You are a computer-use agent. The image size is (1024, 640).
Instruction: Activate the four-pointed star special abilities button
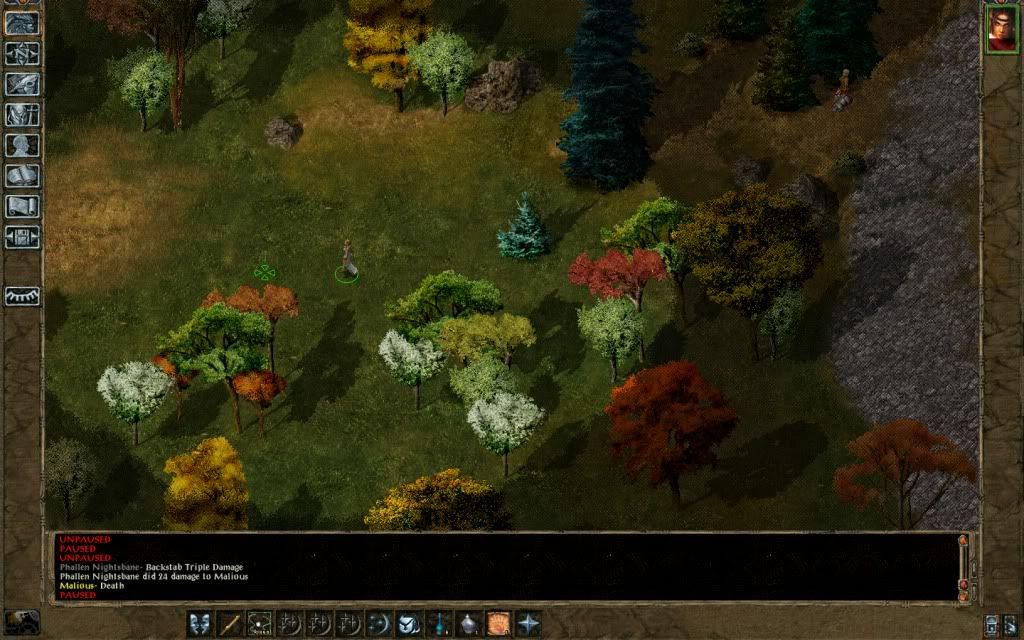point(528,624)
